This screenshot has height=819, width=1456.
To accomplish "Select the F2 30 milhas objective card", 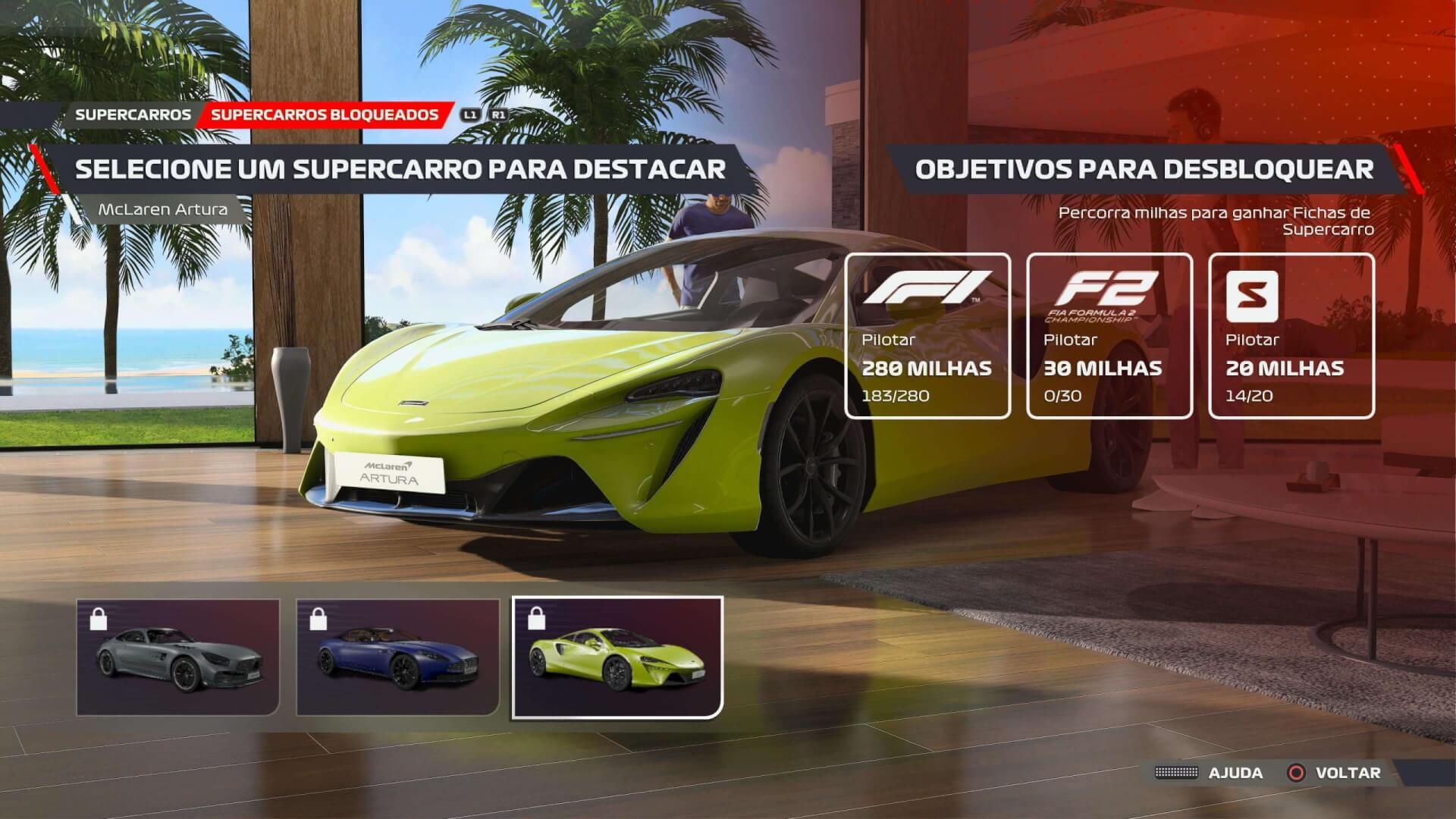I will (x=1109, y=335).
